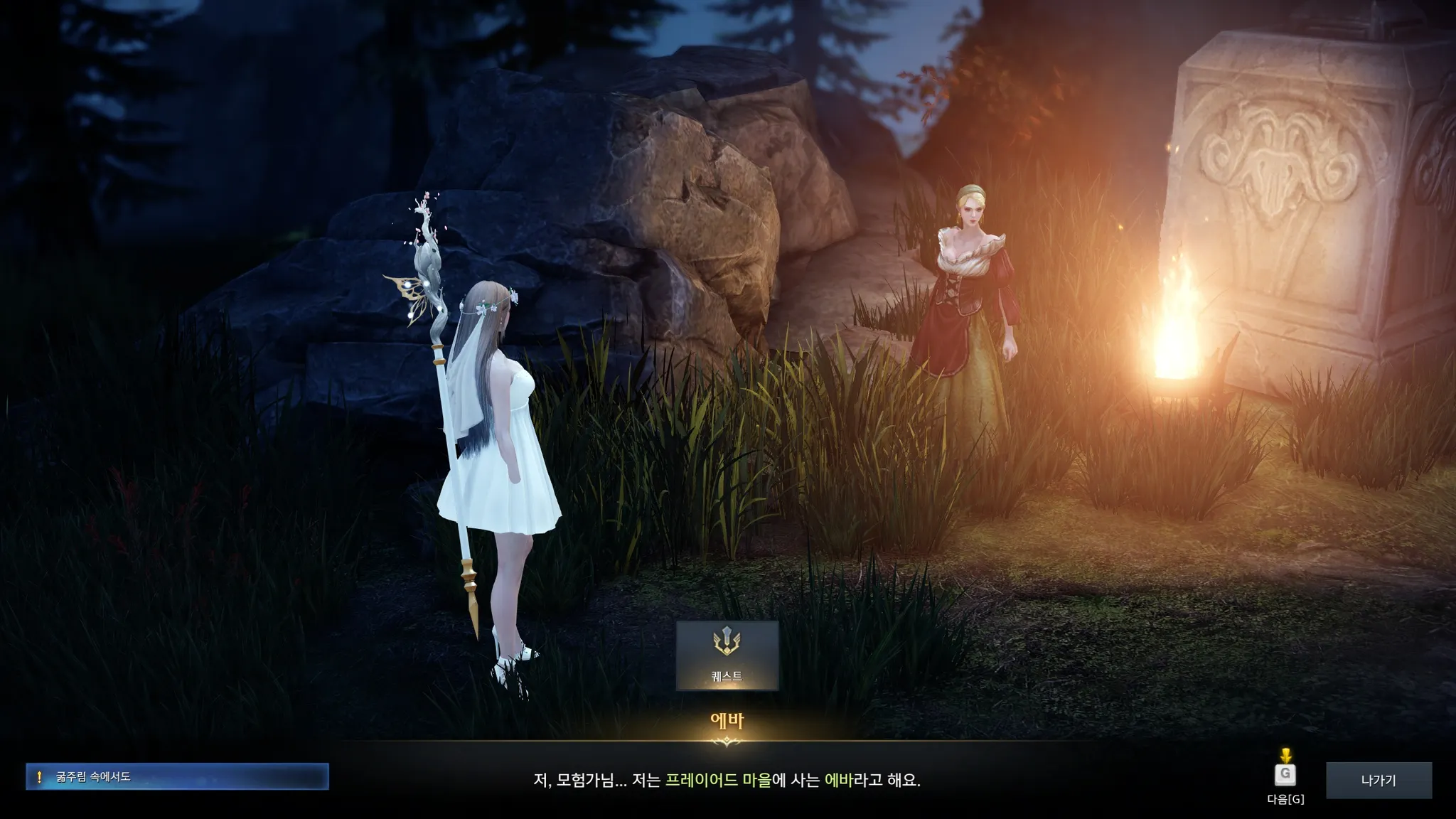Click the 나가기 exit button
The width and height of the screenshot is (1456, 819).
[x=1378, y=780]
